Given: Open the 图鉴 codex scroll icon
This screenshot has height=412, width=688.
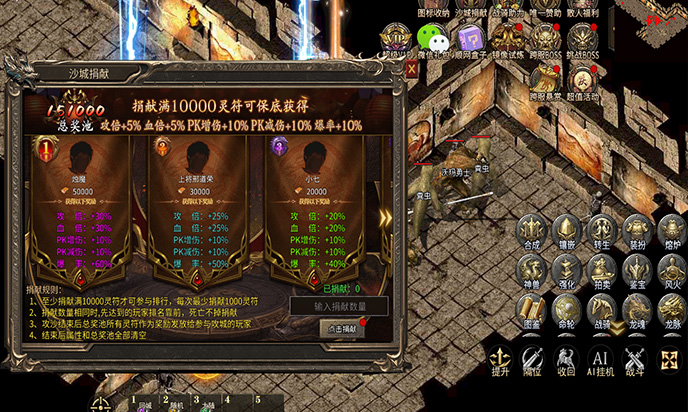Looking at the screenshot, I should 532,310.
